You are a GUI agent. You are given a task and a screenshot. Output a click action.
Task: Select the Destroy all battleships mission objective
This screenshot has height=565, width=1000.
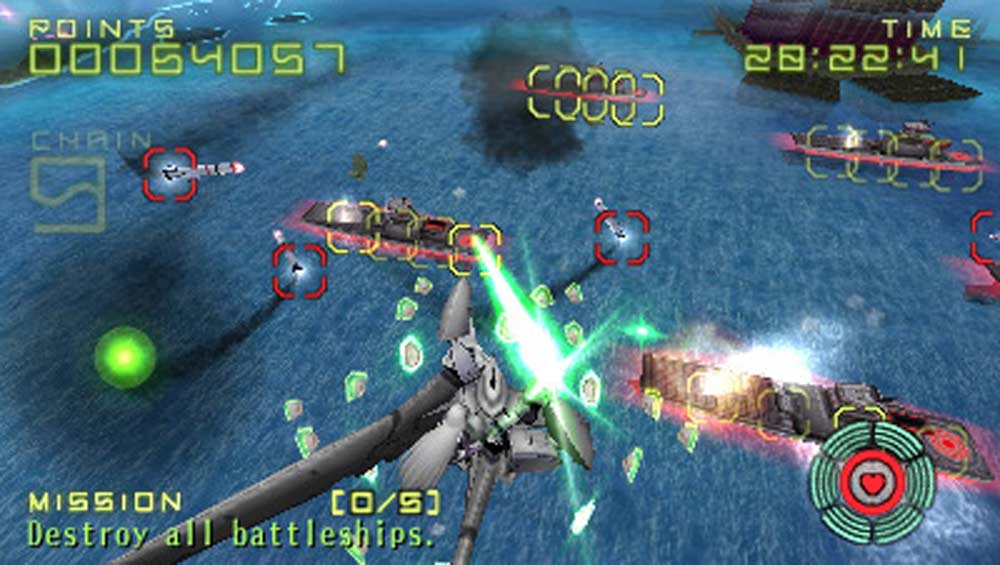pos(231,533)
